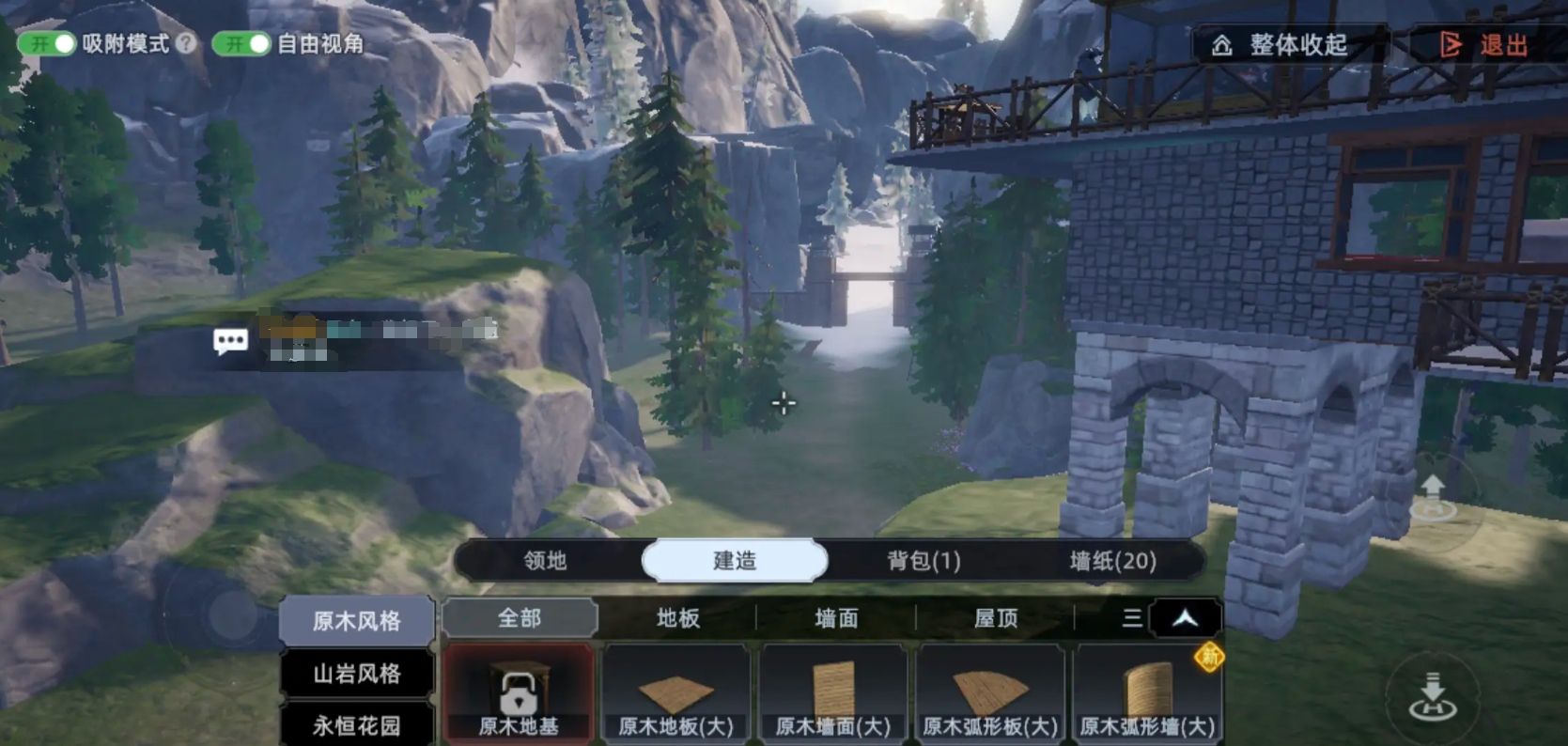Toggle the 吸附模式 snap mode switch

point(47,43)
